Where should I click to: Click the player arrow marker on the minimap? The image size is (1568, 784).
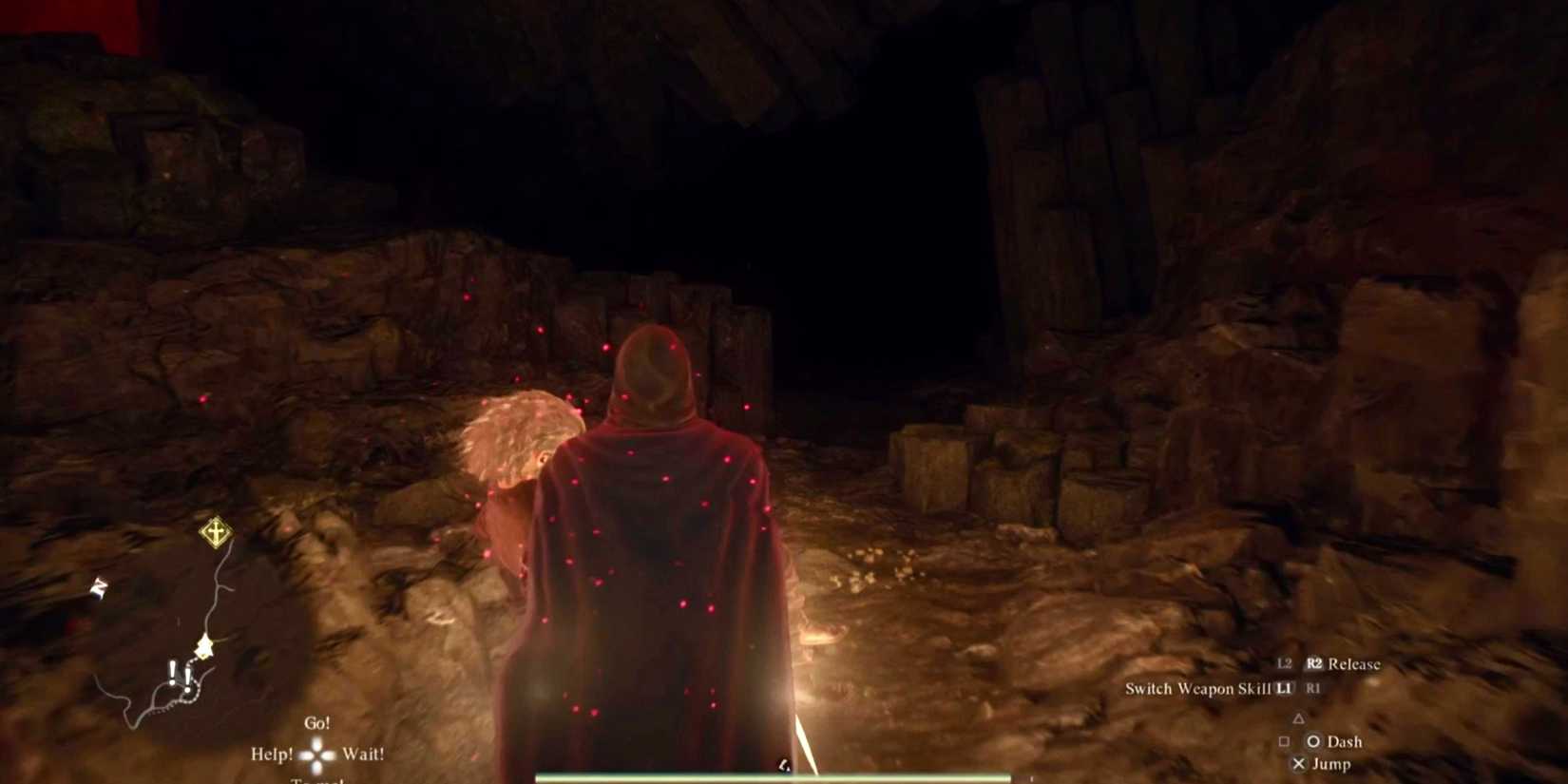click(x=203, y=646)
